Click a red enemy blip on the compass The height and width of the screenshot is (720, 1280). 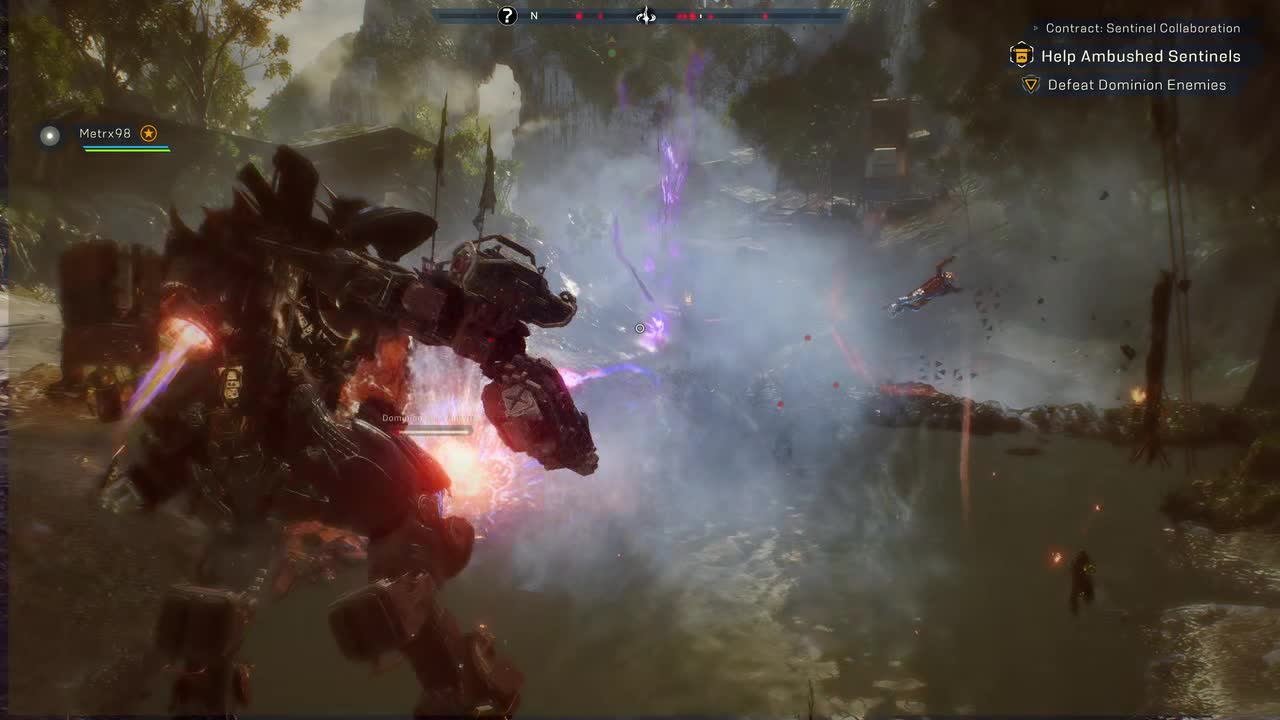[x=579, y=16]
